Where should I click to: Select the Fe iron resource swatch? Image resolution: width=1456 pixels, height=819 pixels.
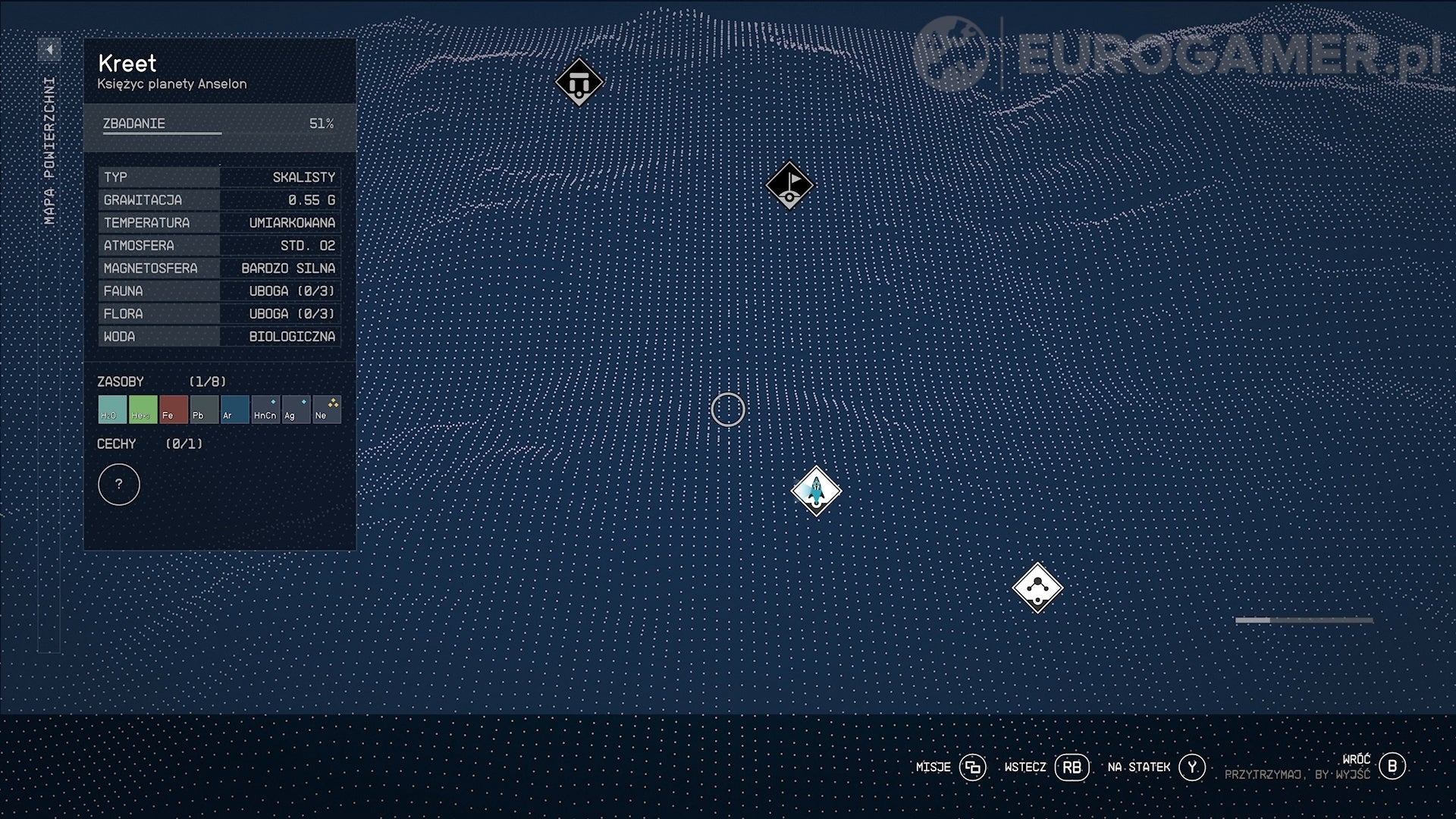point(173,409)
